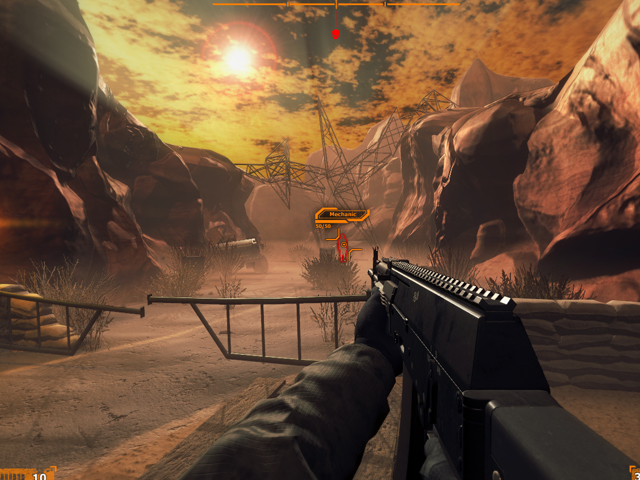The height and width of the screenshot is (480, 640).
Task: Click the Mechanic name tag marker
Action: click(342, 214)
